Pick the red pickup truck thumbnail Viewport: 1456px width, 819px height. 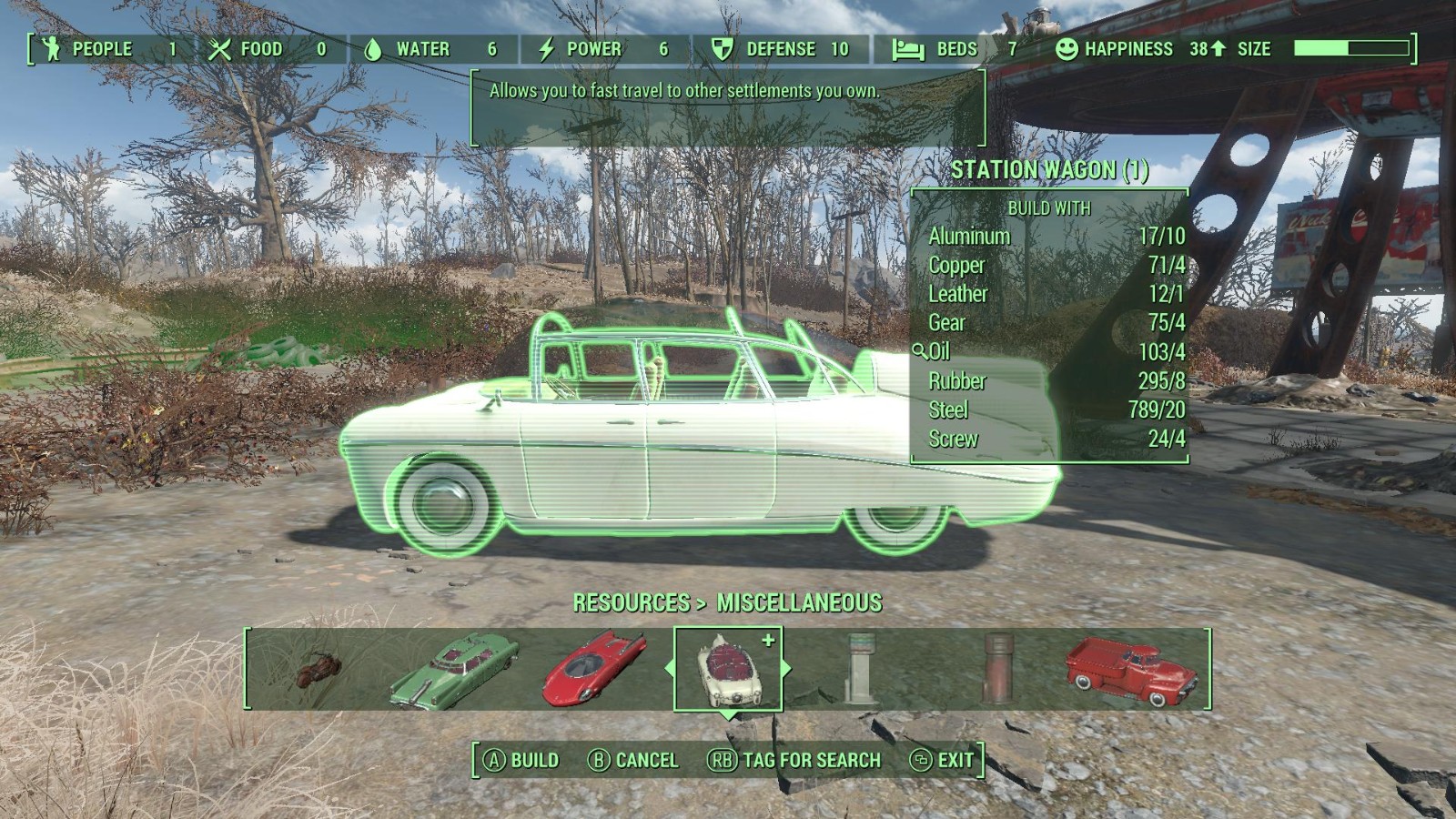click(1131, 671)
